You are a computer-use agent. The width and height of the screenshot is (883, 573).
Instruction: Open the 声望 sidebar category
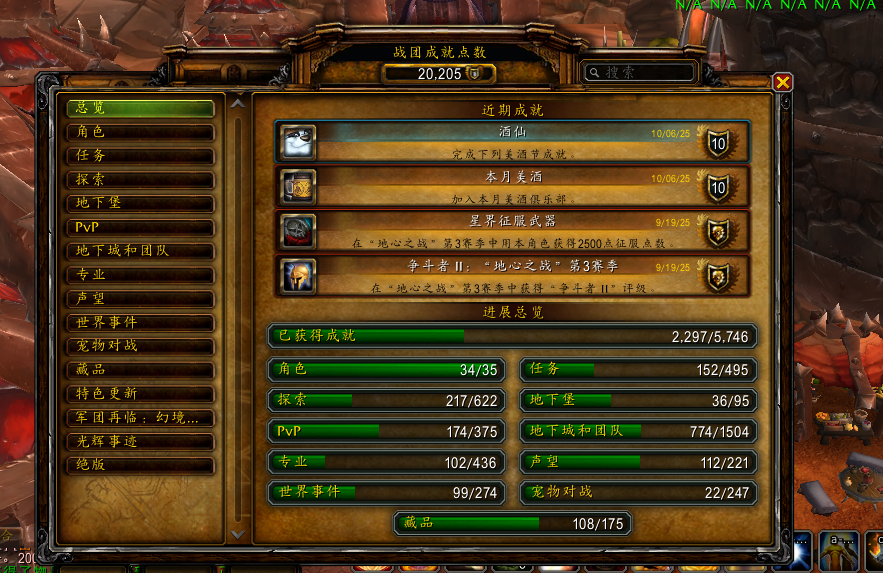[140, 299]
